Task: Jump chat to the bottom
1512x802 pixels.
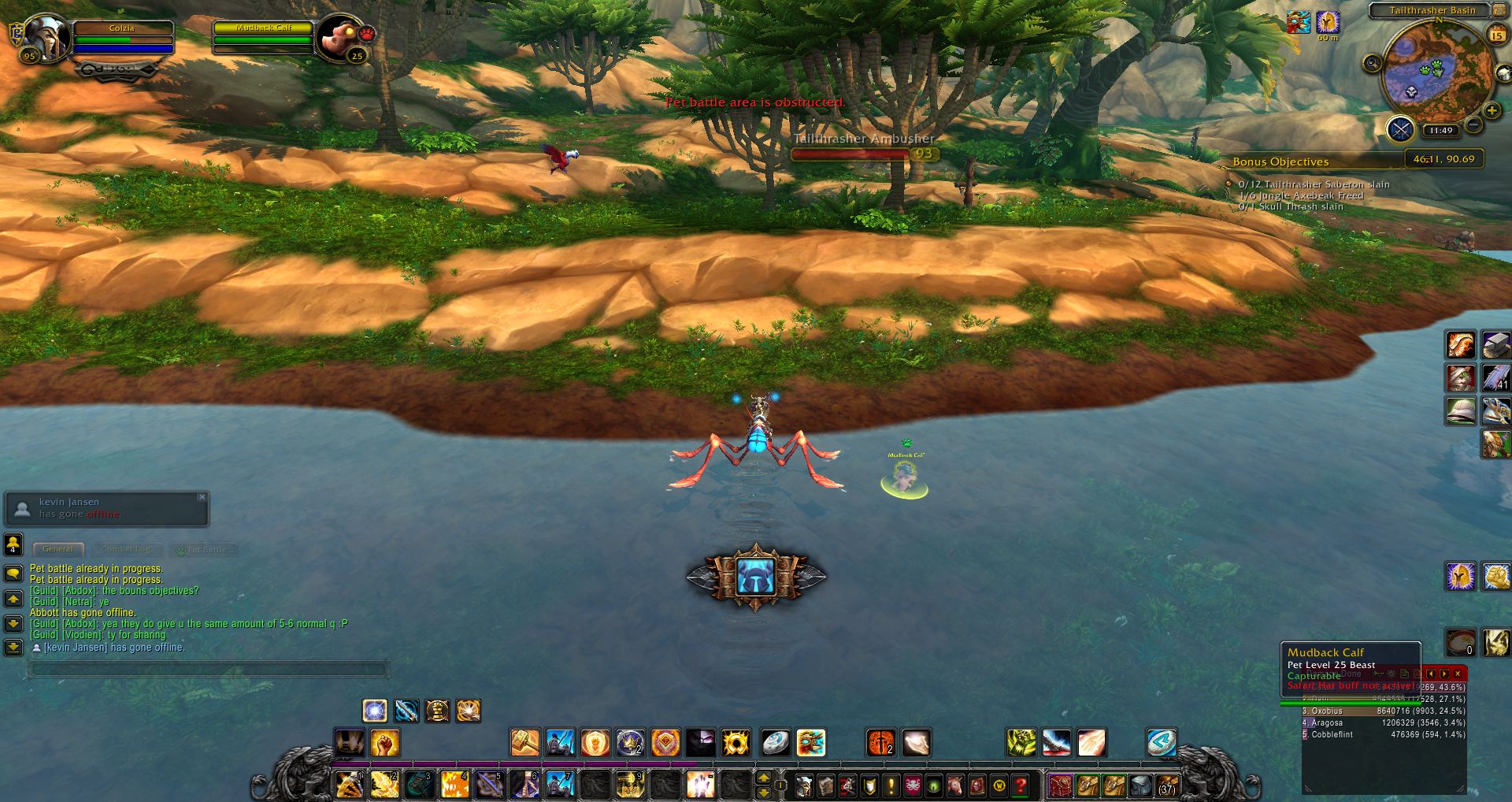Action: pyautogui.click(x=13, y=647)
